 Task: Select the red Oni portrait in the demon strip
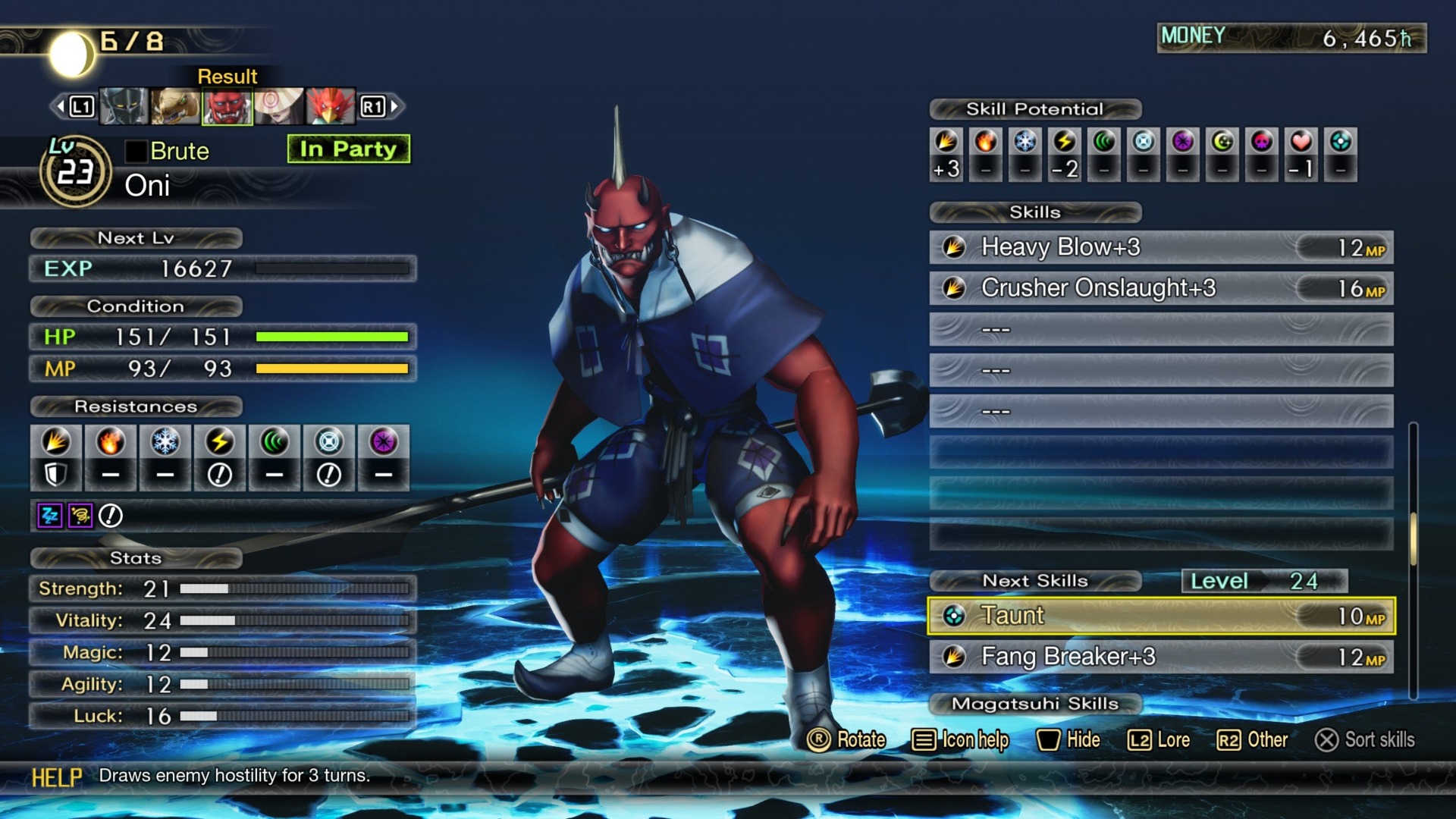[x=227, y=106]
